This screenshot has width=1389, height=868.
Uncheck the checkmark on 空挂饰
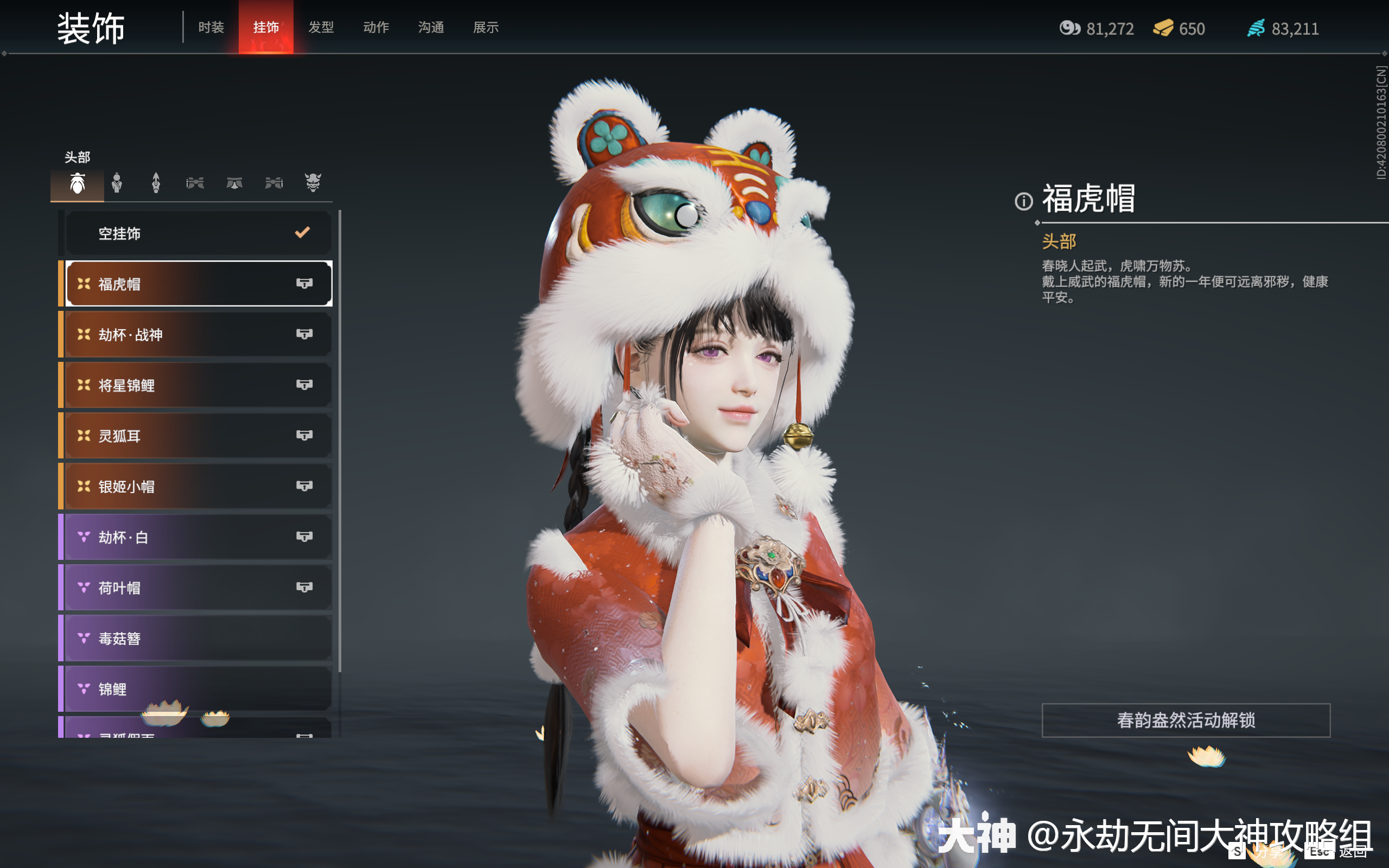click(x=302, y=233)
